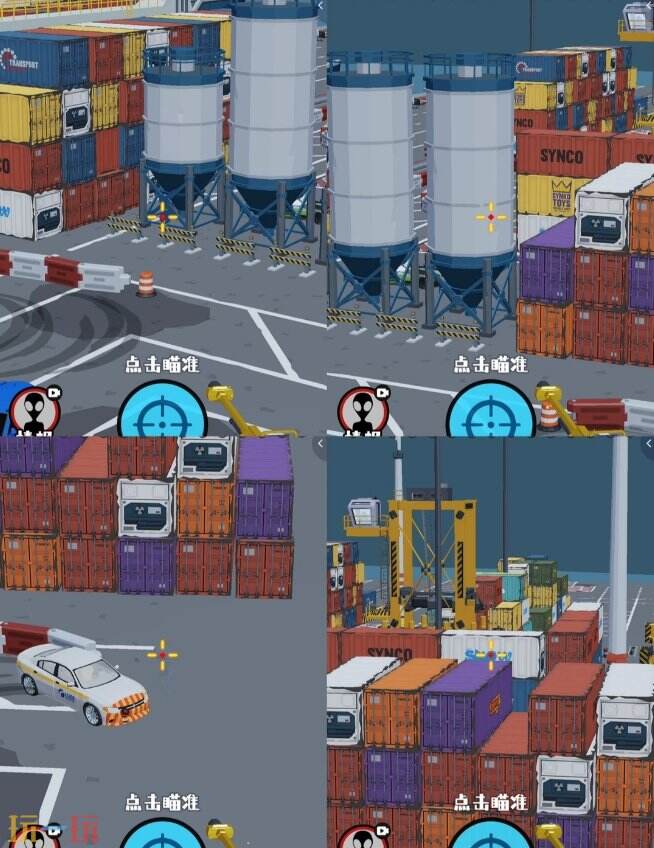654x848 pixels.
Task: Tap the aim crosshair button under the police car
Action: pos(163,834)
